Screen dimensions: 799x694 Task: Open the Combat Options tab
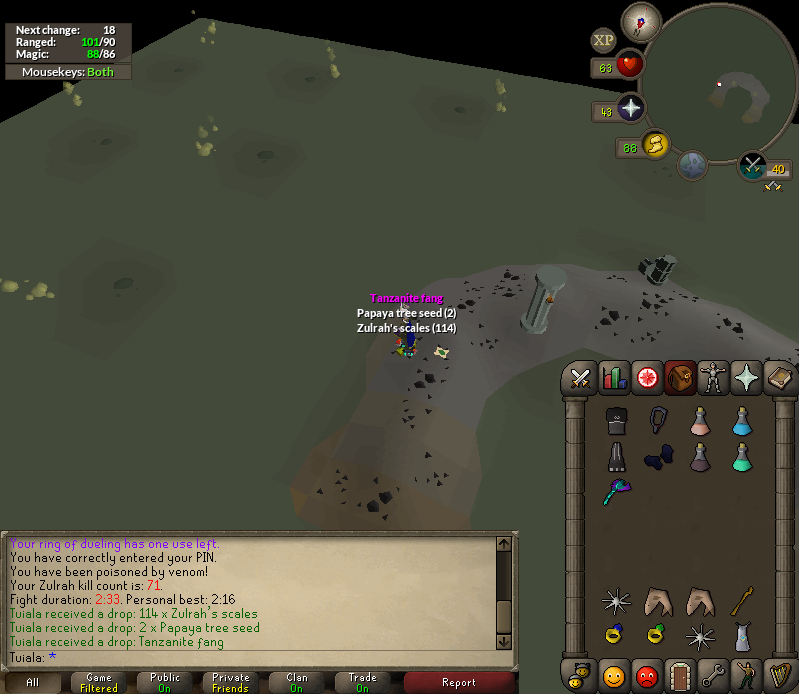[x=580, y=378]
